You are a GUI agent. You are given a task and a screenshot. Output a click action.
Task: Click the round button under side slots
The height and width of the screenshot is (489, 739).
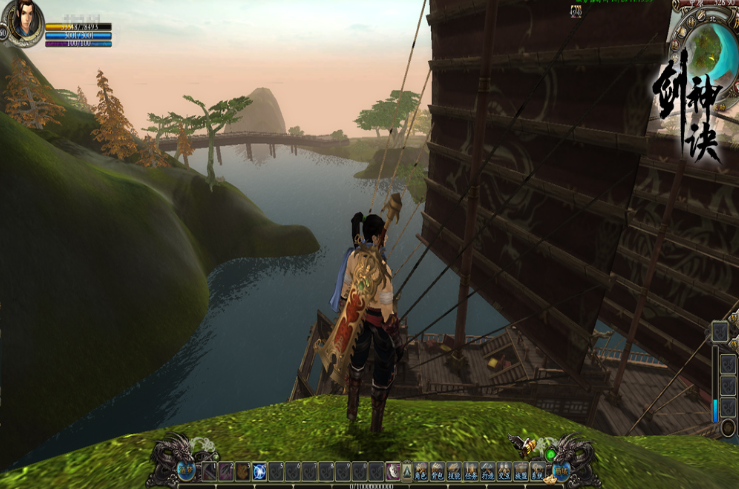(727, 429)
